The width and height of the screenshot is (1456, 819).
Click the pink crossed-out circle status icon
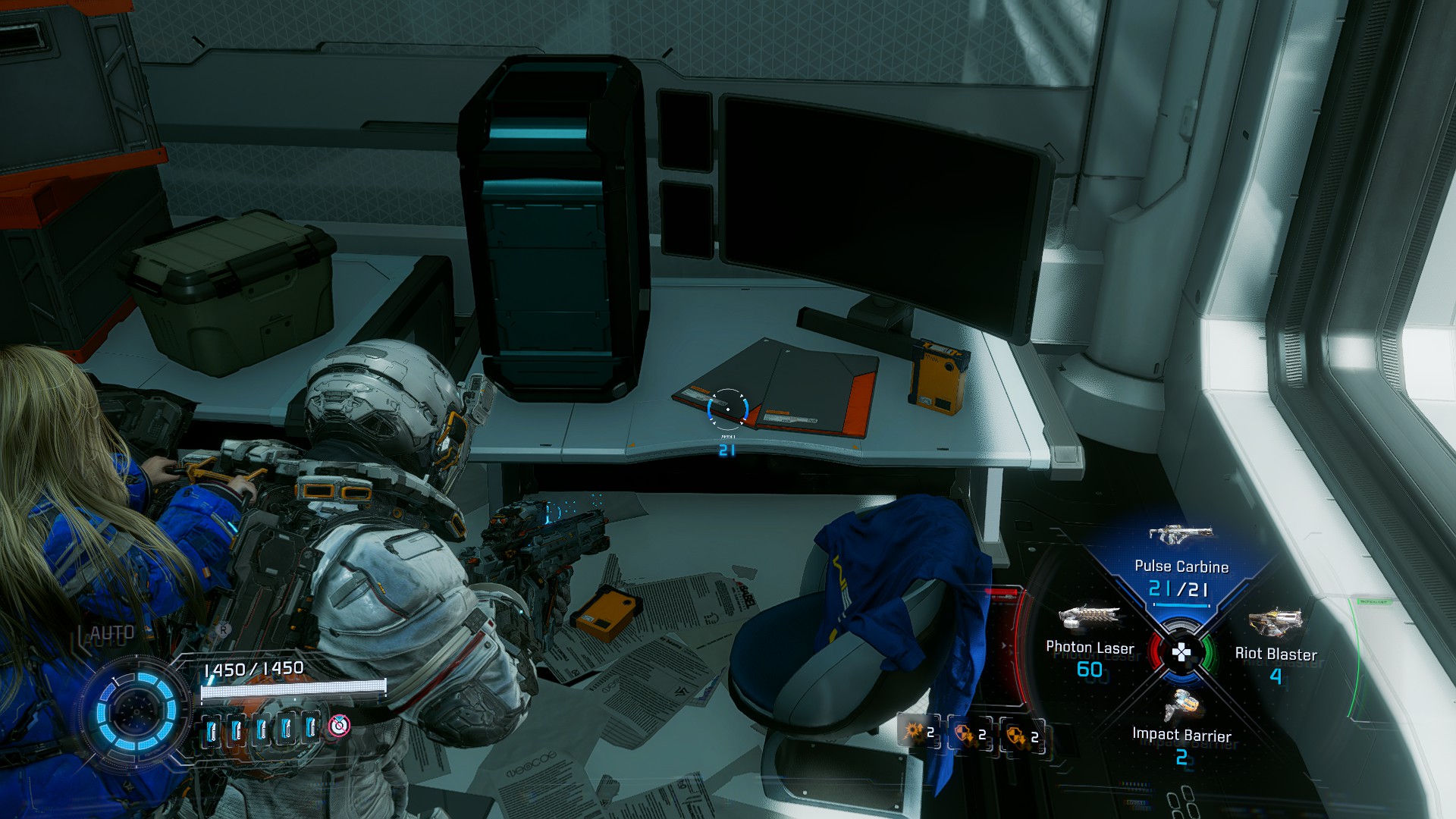tap(339, 726)
